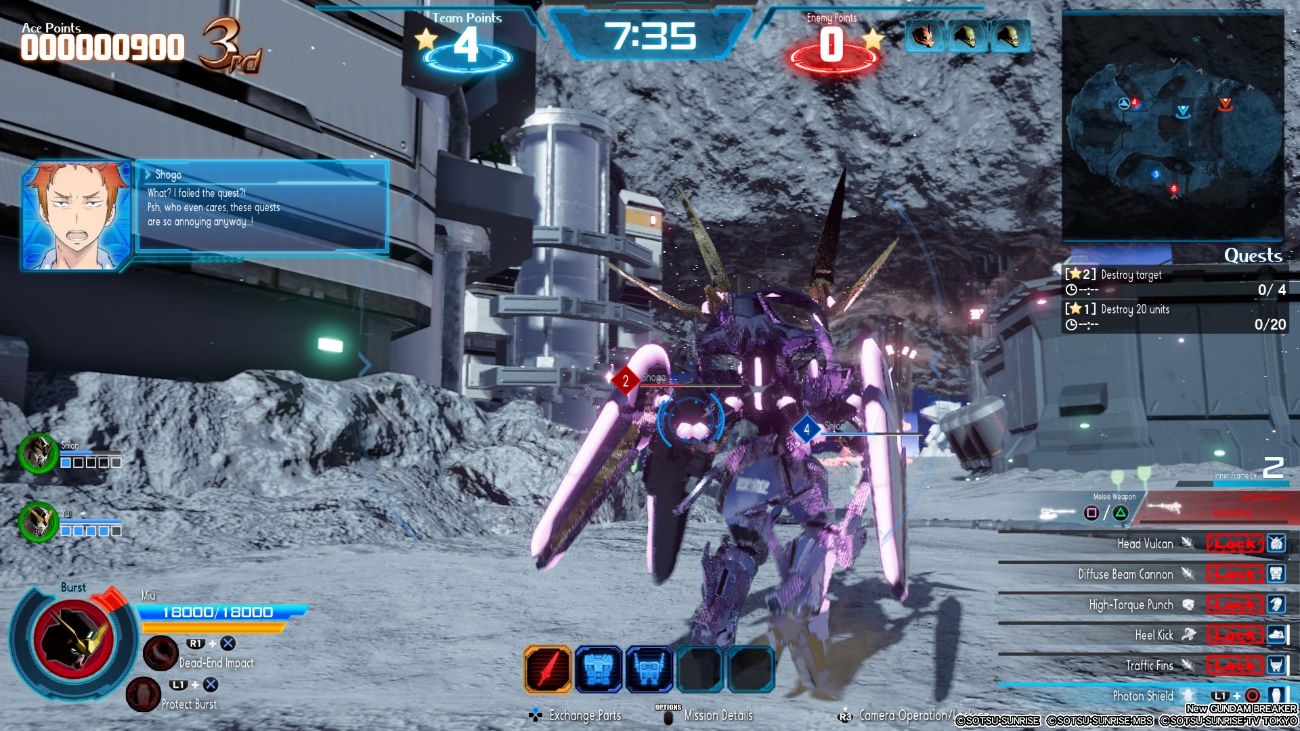The width and height of the screenshot is (1300, 731).
Task: Select the red sword part slot
Action: [x=548, y=669]
